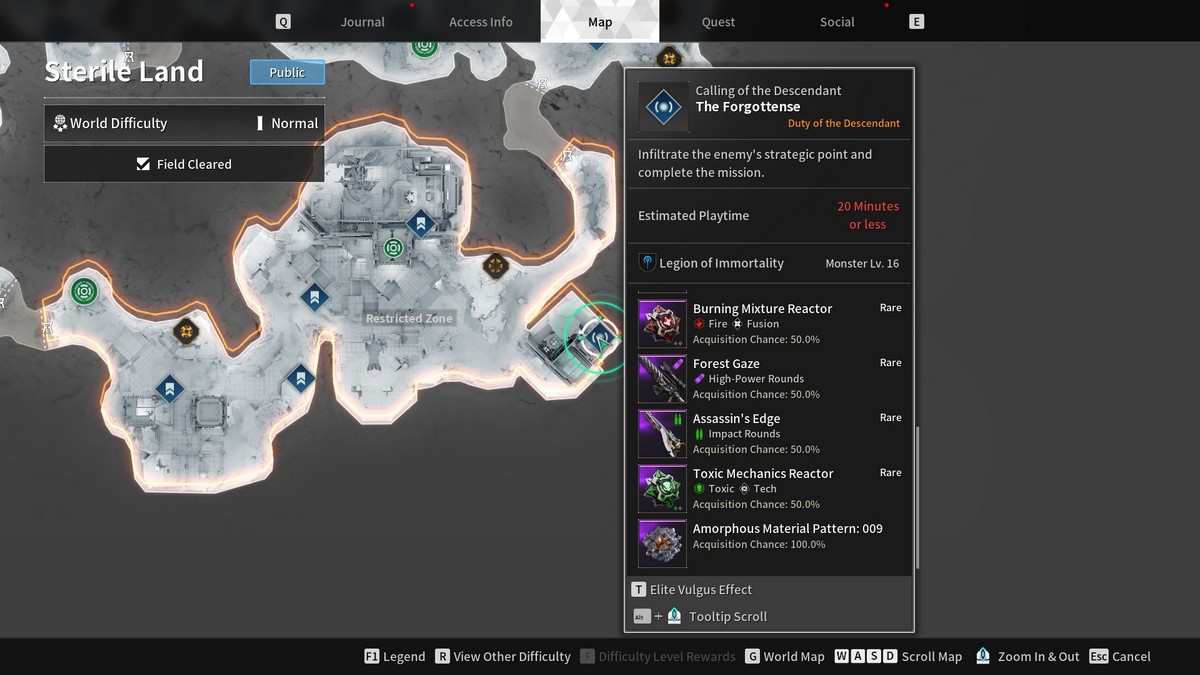Open the map Legend

point(395,657)
